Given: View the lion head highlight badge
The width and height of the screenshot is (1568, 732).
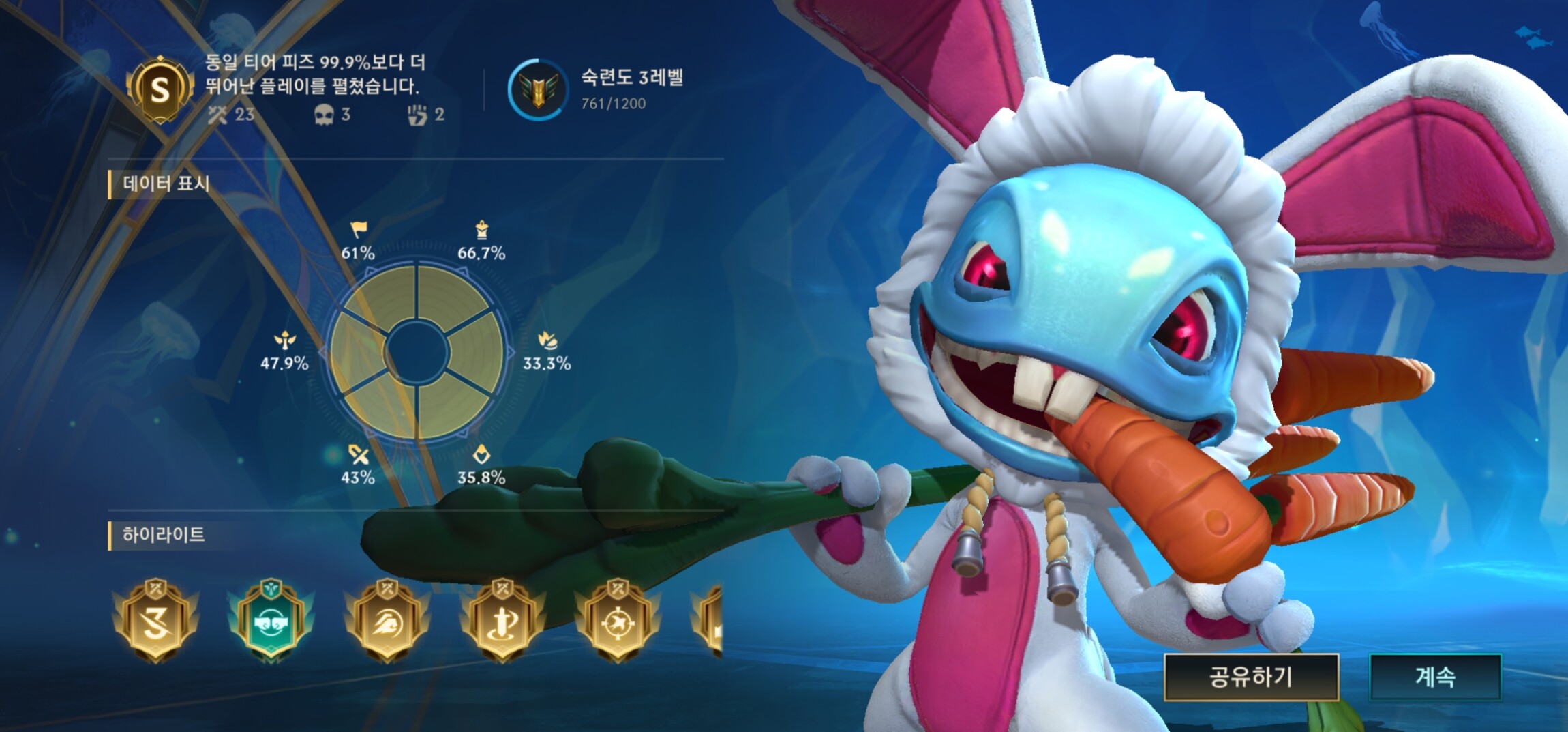Looking at the screenshot, I should (387, 620).
